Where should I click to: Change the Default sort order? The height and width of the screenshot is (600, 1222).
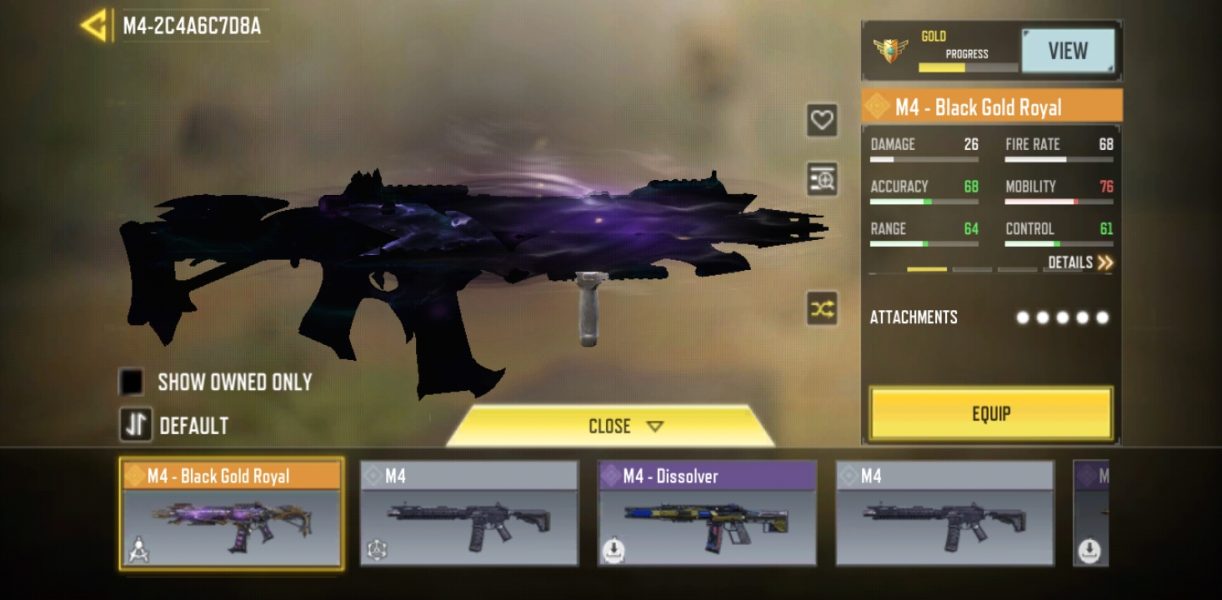click(x=136, y=425)
